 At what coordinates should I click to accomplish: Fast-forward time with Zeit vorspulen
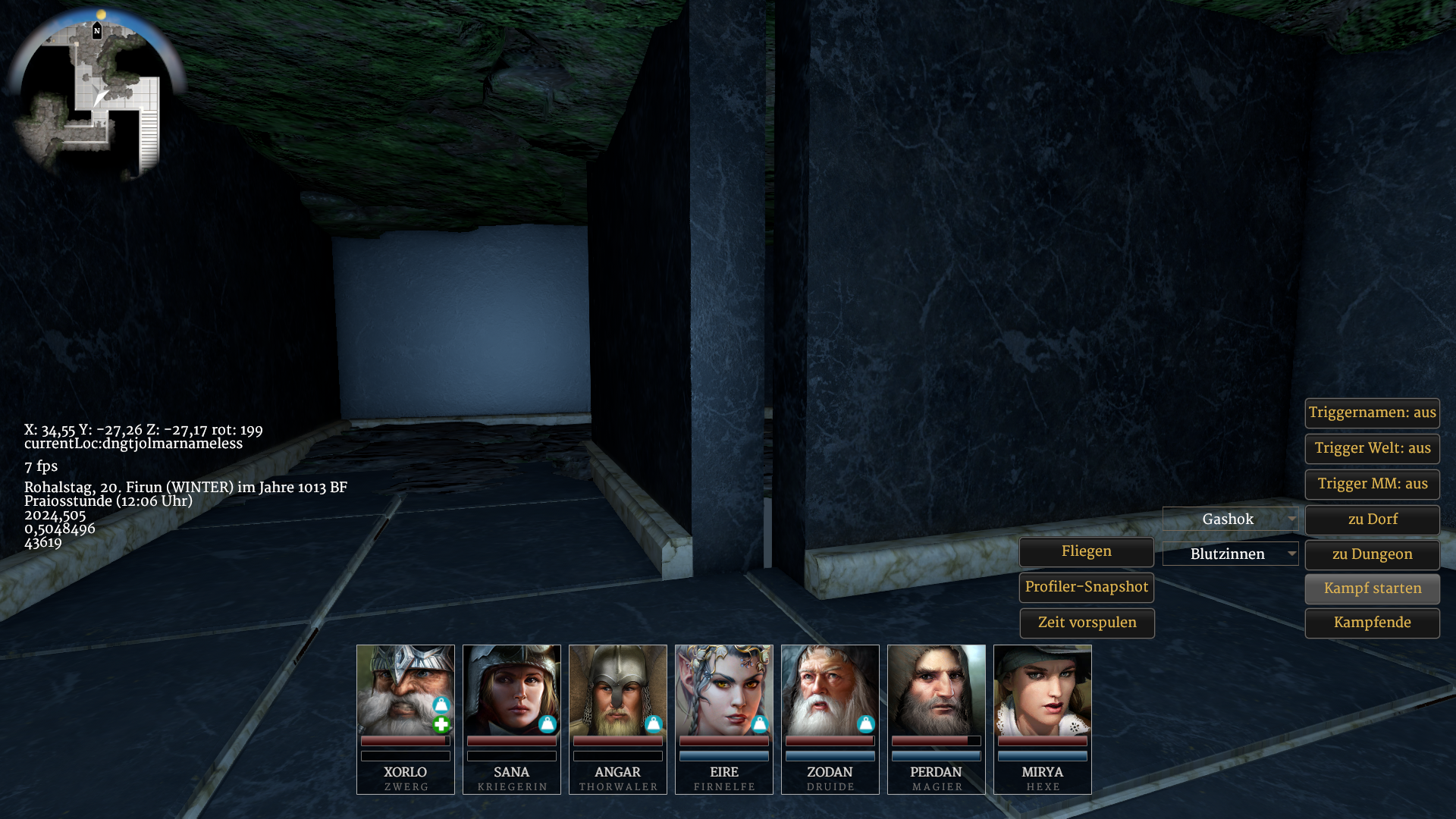pos(1086,623)
